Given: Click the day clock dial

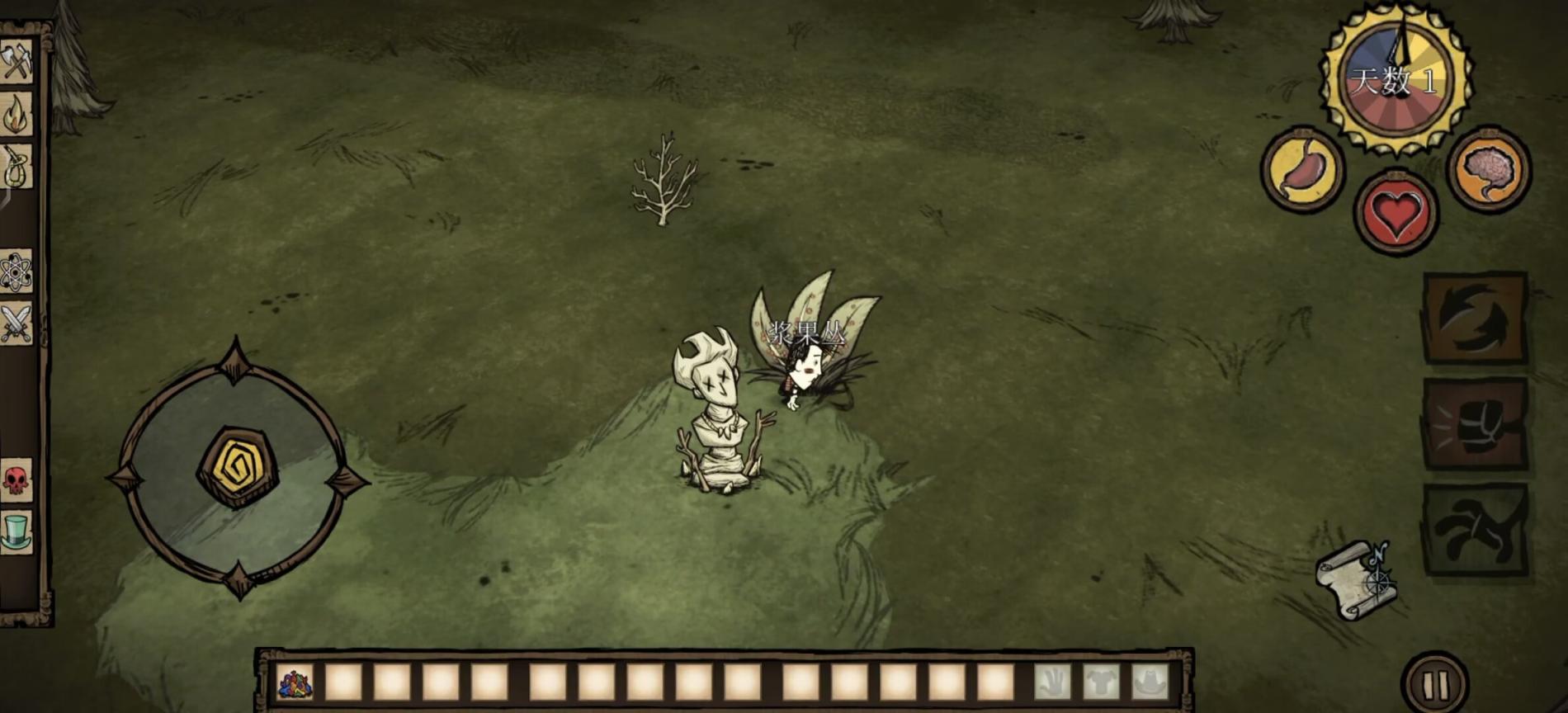Looking at the screenshot, I should click(1396, 80).
